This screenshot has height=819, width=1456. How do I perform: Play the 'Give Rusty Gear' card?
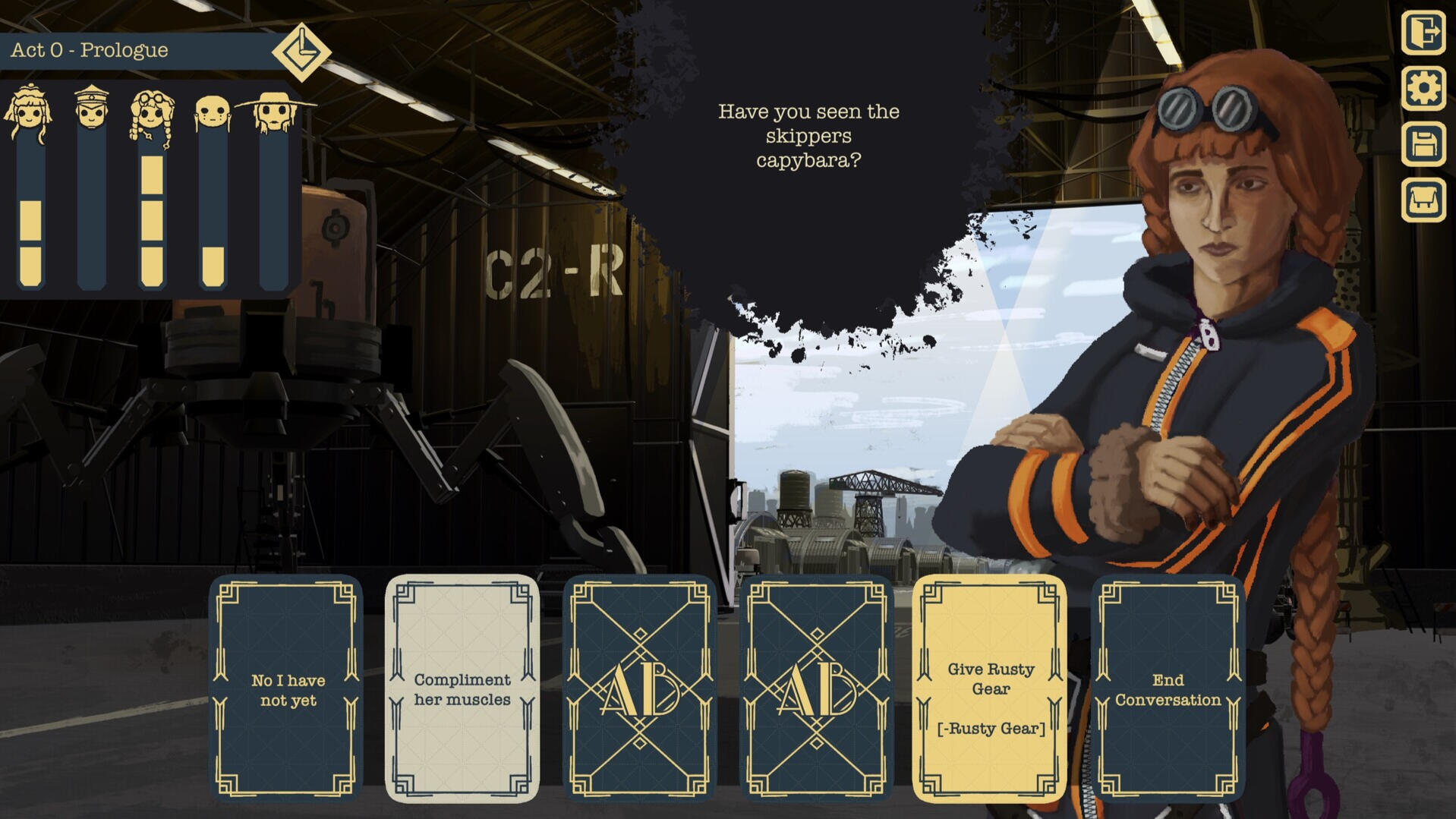[x=991, y=687]
